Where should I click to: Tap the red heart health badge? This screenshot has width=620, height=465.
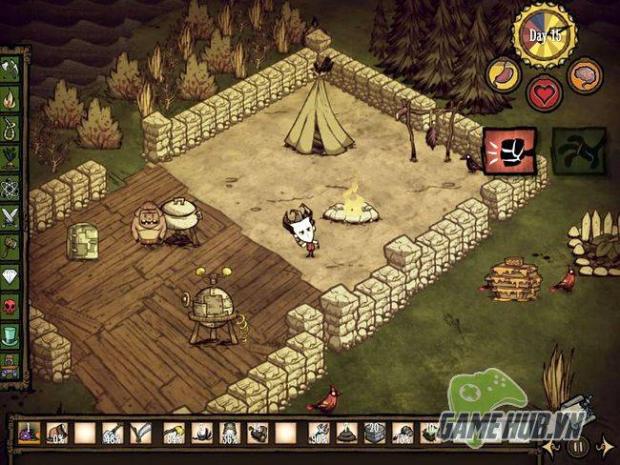click(545, 94)
